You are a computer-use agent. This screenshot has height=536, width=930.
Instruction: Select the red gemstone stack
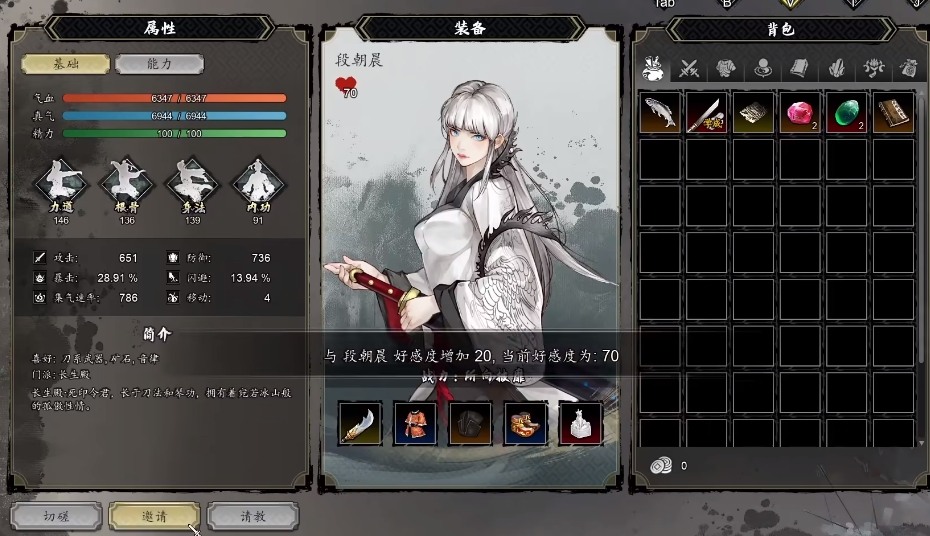800,113
